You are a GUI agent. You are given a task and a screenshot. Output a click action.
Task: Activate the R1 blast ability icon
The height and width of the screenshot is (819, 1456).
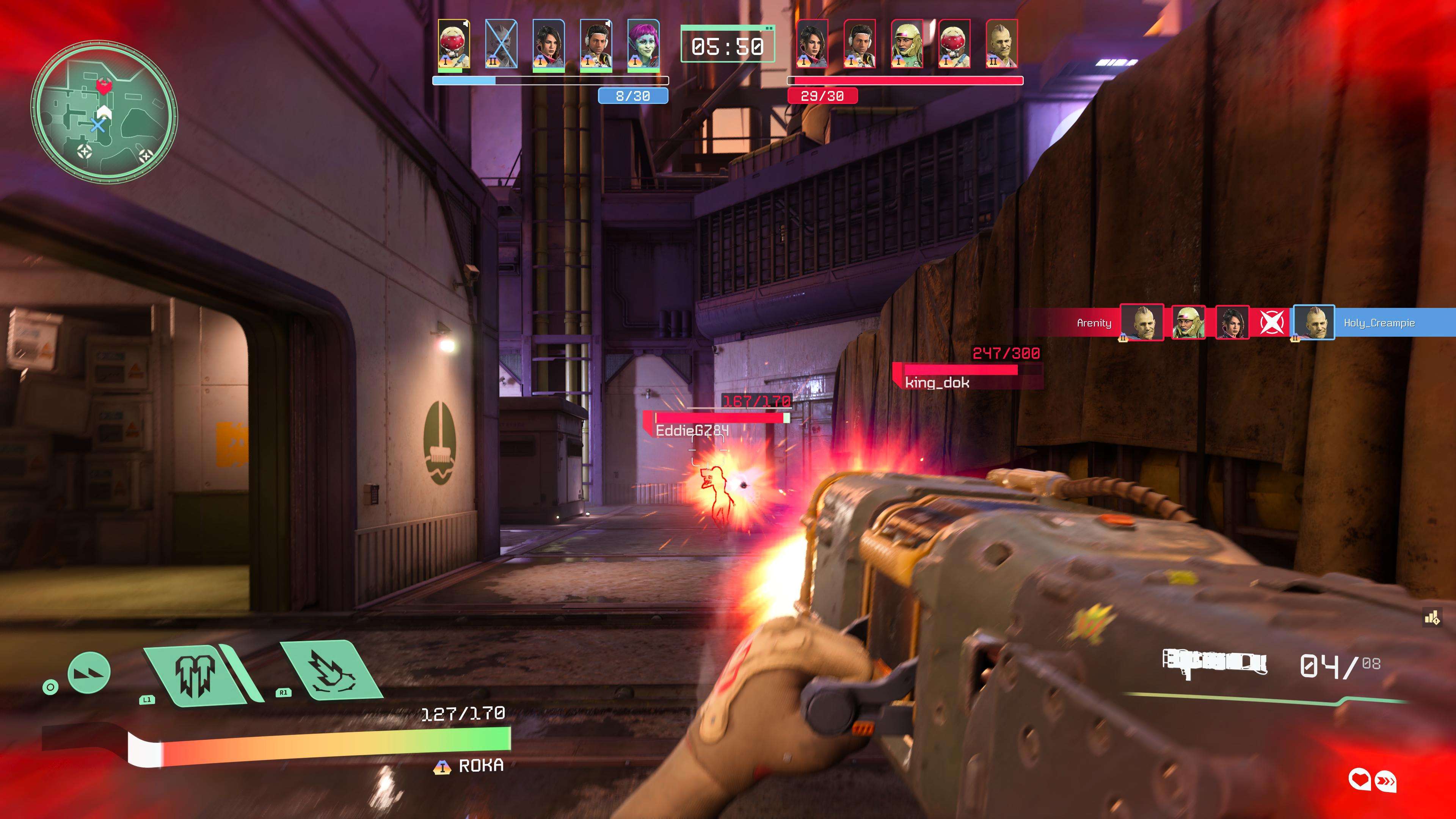point(331,672)
